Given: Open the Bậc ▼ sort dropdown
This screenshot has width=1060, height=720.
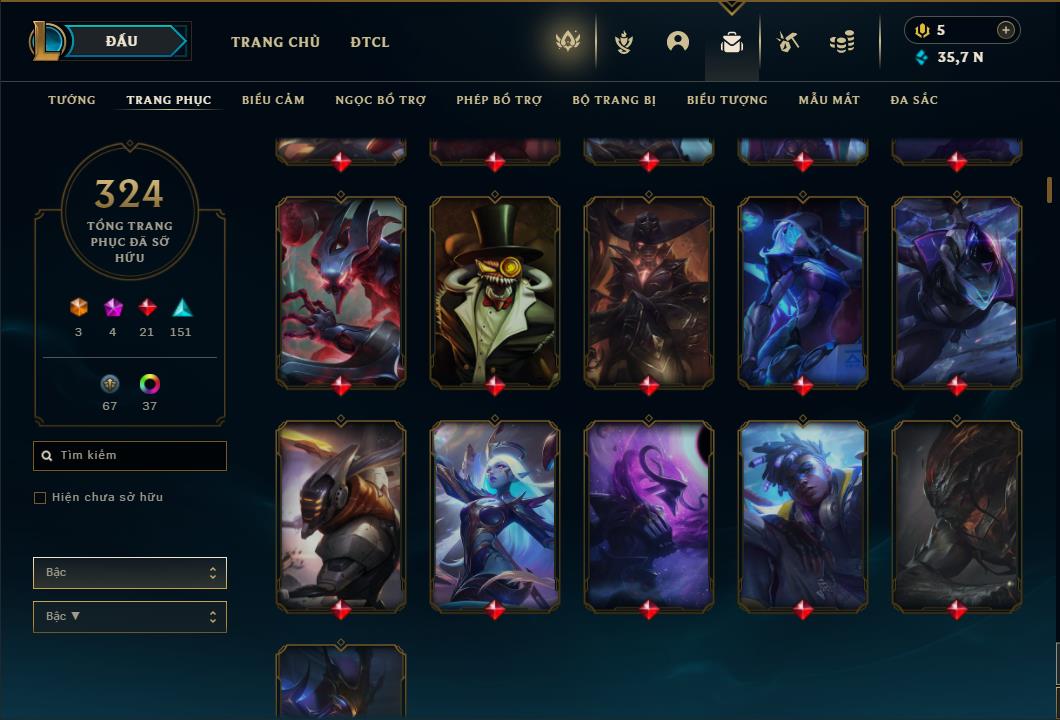Looking at the screenshot, I should point(130,617).
